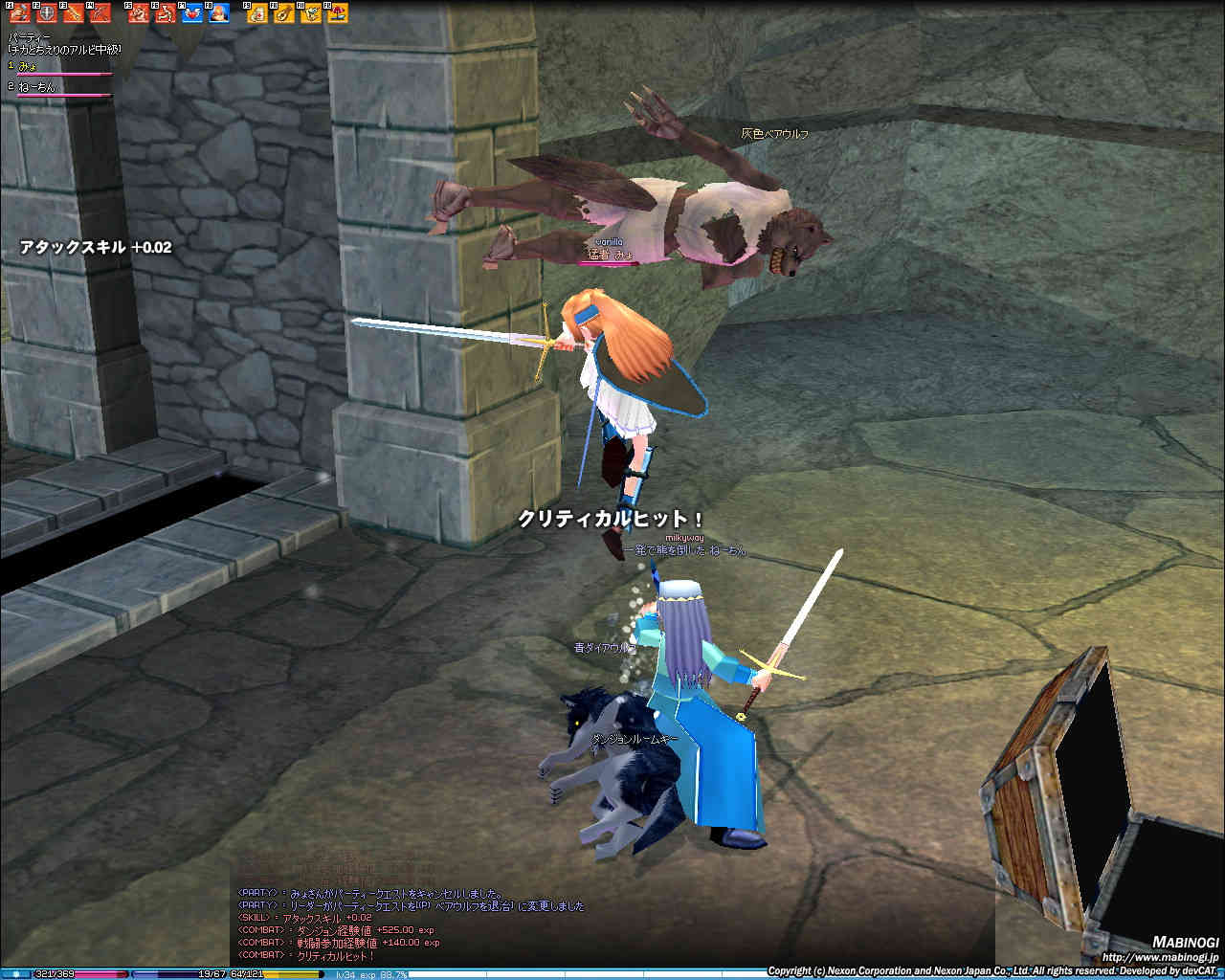Click the F7 winged heart skill
This screenshot has height=980, width=1225.
click(191, 14)
